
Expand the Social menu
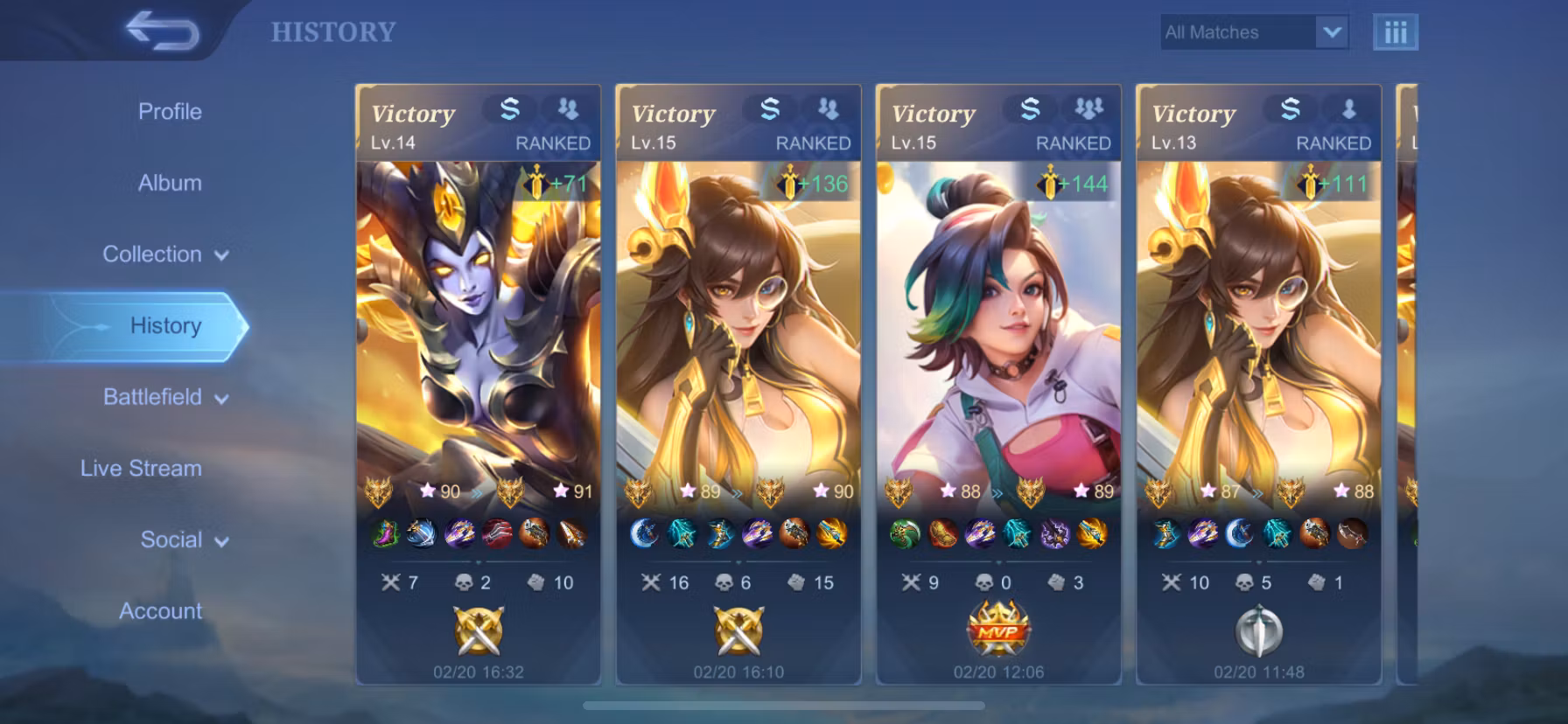(x=184, y=540)
